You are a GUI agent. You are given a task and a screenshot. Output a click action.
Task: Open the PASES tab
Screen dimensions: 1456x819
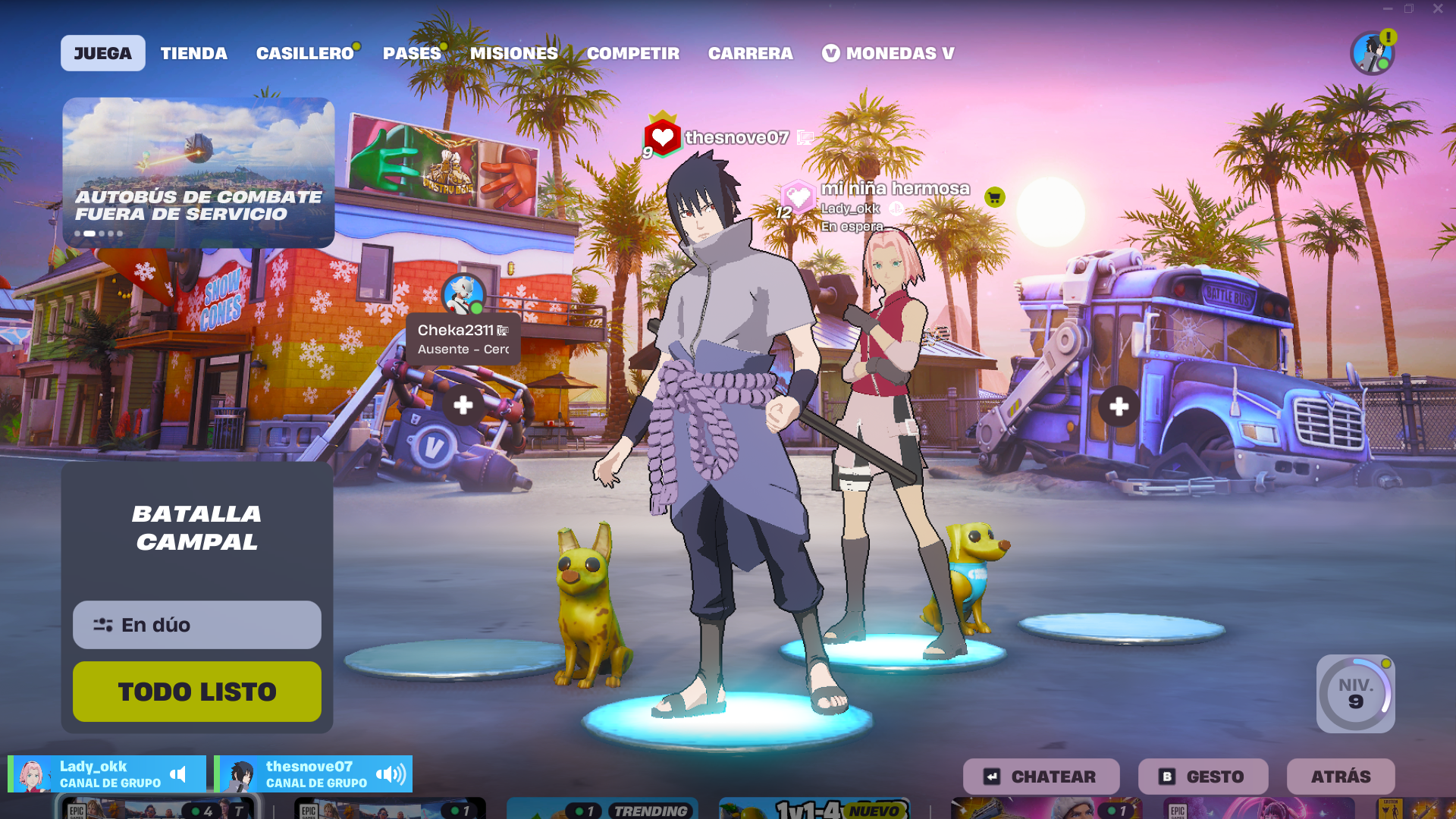click(412, 53)
